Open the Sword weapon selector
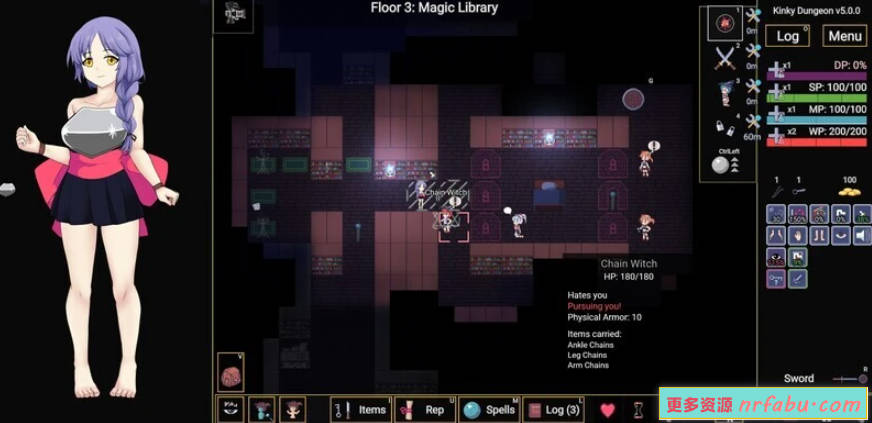Viewport: 872px width, 423px height. [x=798, y=379]
